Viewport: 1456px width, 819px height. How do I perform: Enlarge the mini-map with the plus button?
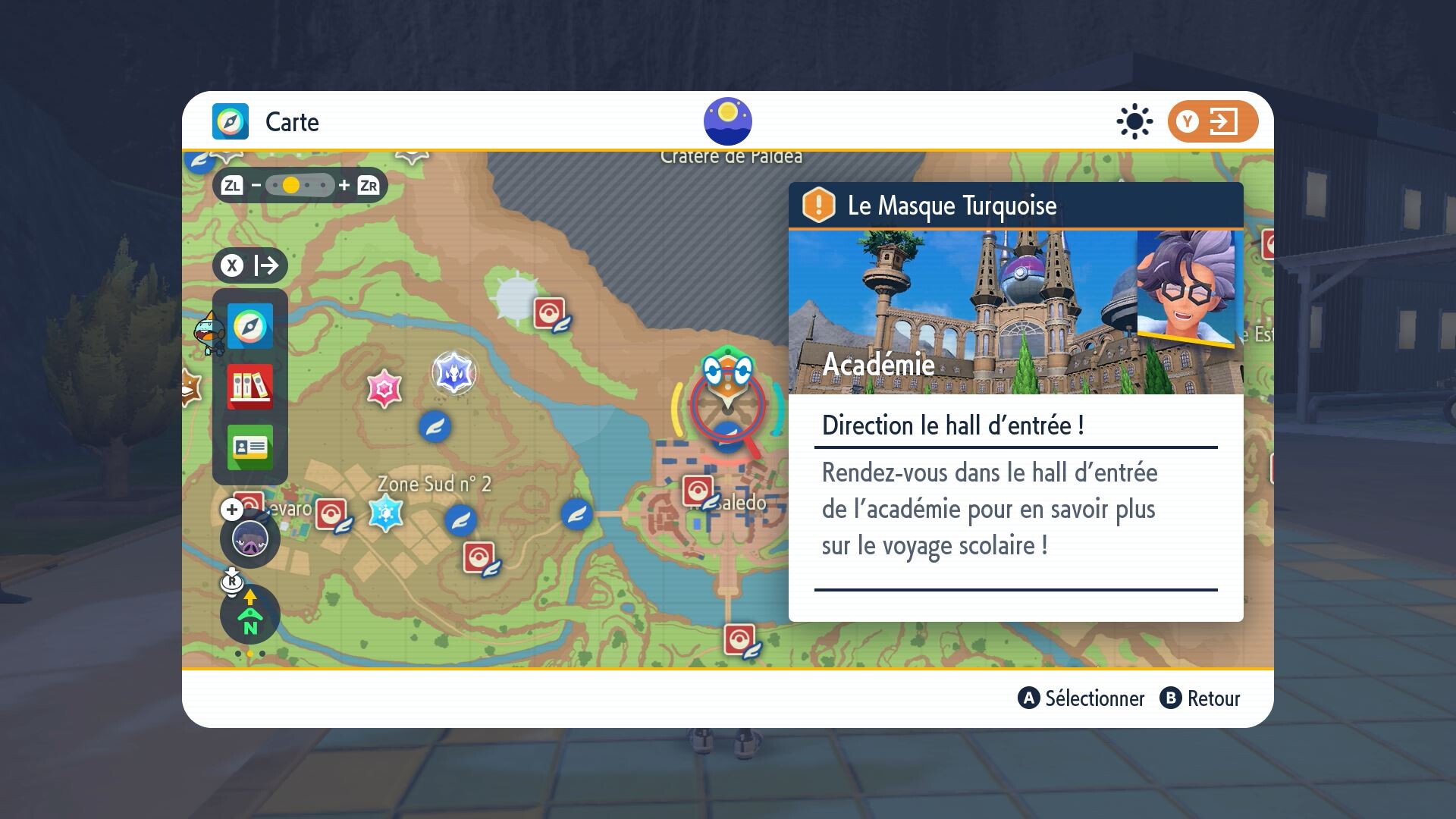pyautogui.click(x=230, y=510)
